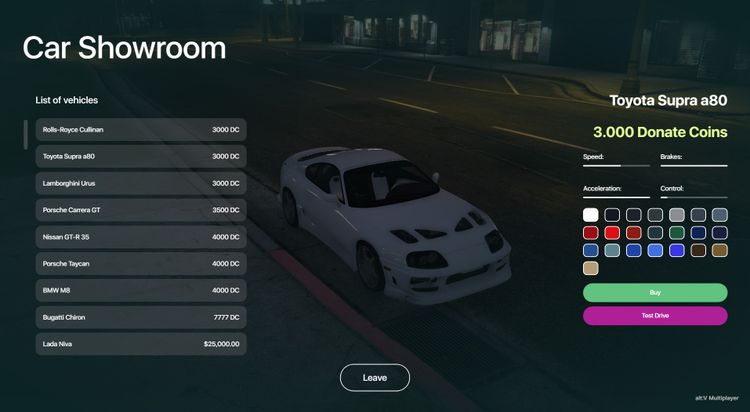This screenshot has height=412, width=750.
Task: Apply the beige tan color swatch
Action: pos(591,268)
